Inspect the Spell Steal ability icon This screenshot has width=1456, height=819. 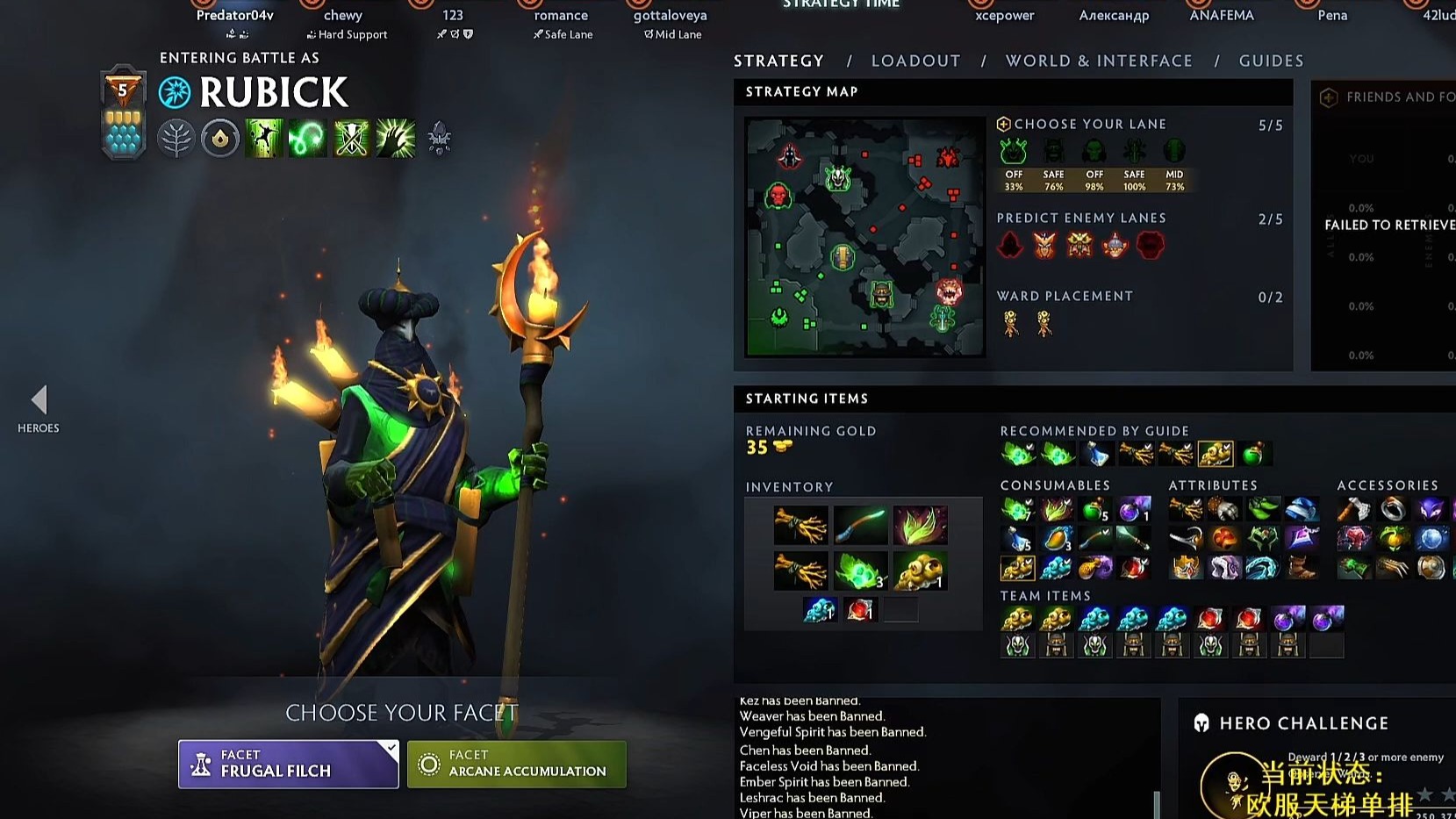point(395,139)
